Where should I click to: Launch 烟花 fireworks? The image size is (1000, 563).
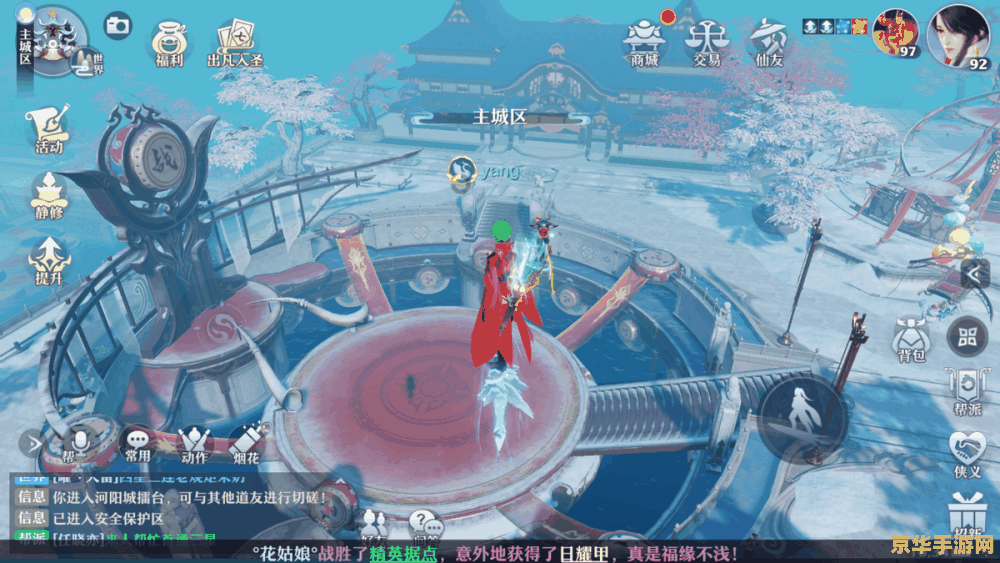point(248,443)
